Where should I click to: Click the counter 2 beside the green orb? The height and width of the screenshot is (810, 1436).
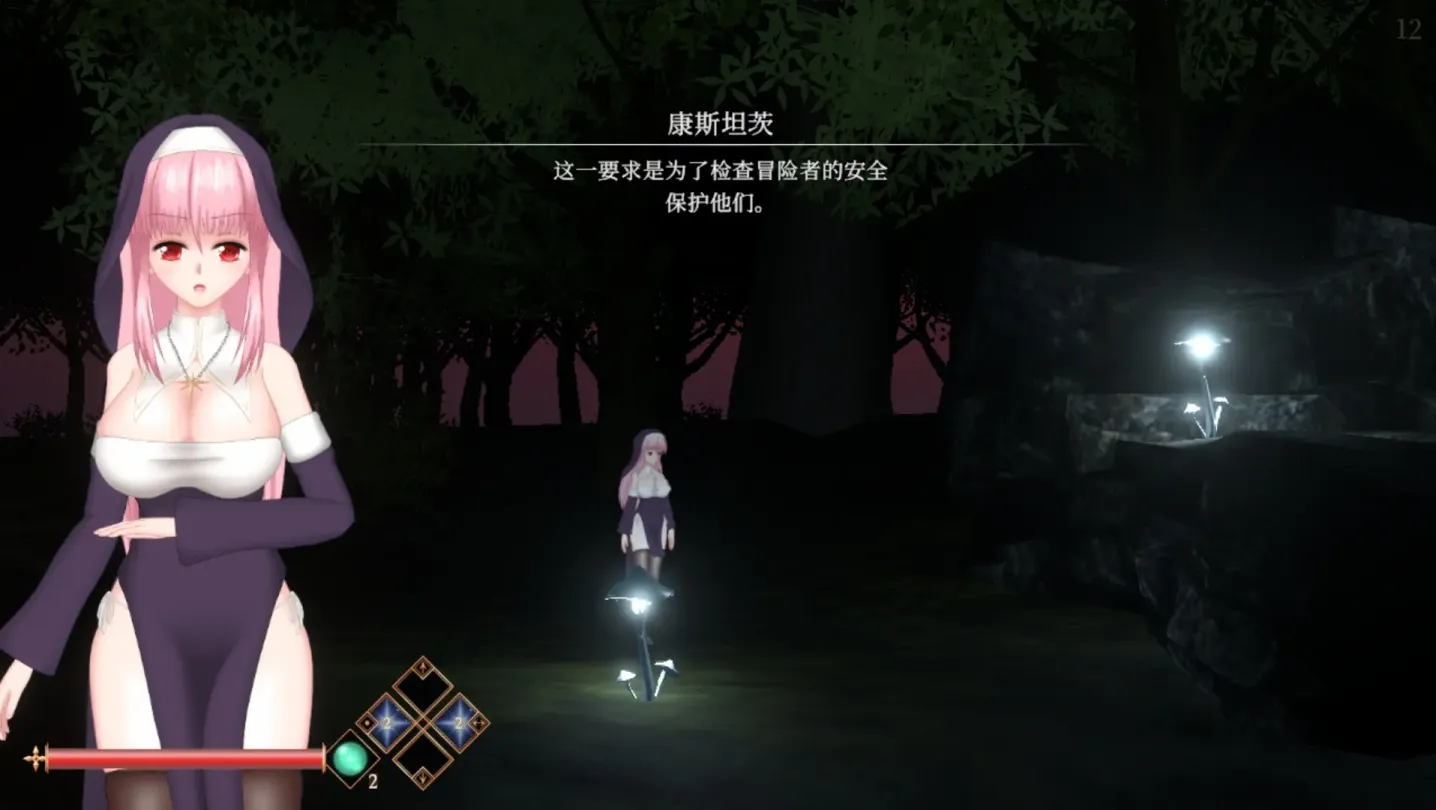[373, 781]
